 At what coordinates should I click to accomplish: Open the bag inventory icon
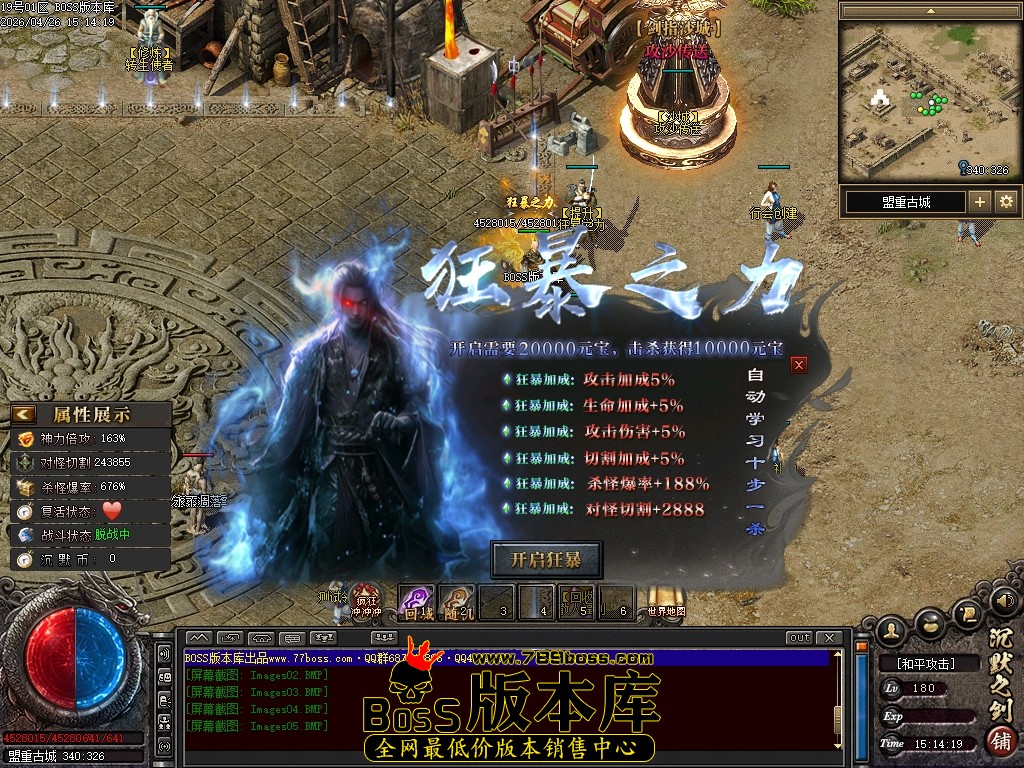[931, 622]
